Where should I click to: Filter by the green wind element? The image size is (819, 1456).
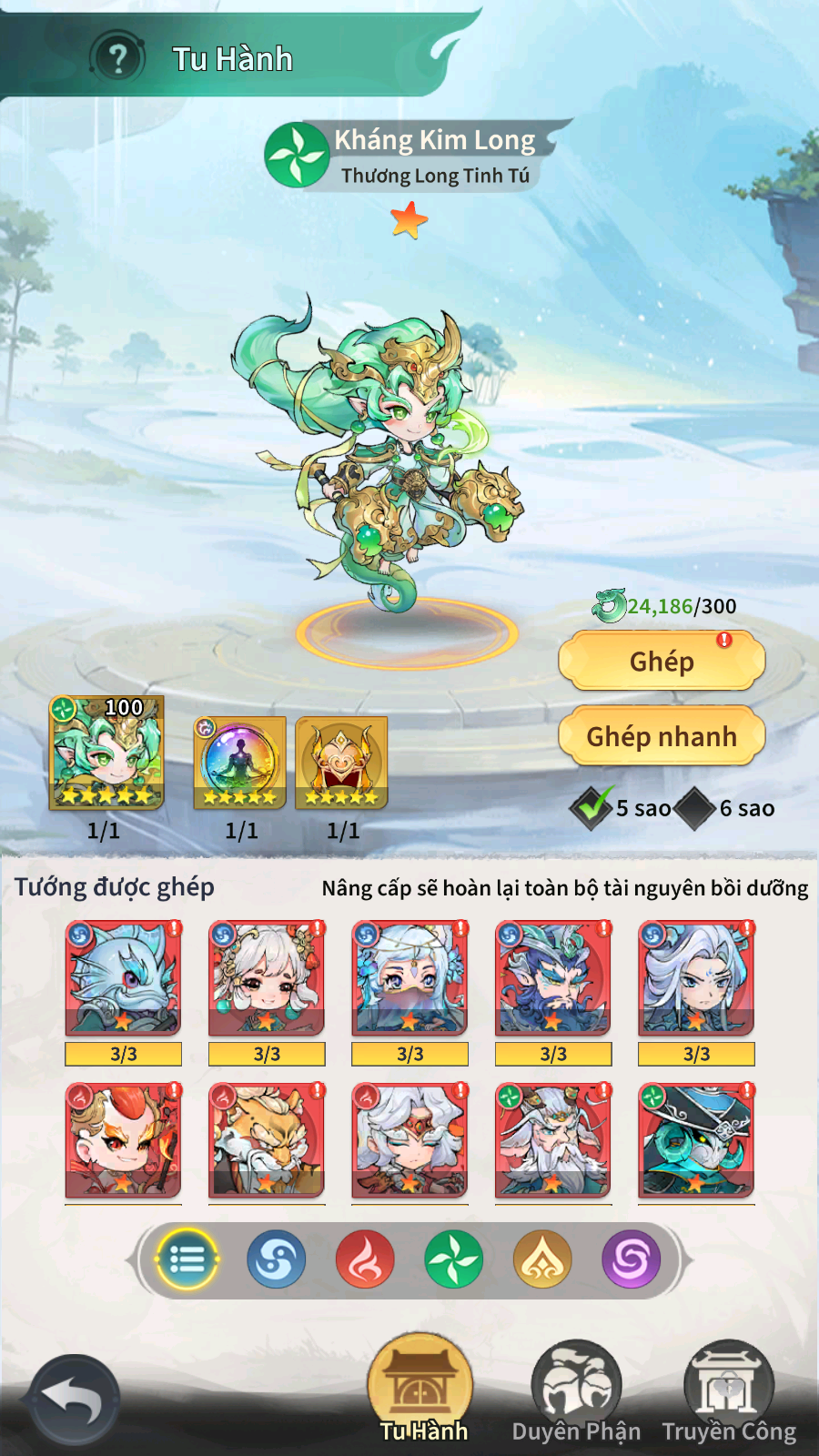click(453, 1259)
